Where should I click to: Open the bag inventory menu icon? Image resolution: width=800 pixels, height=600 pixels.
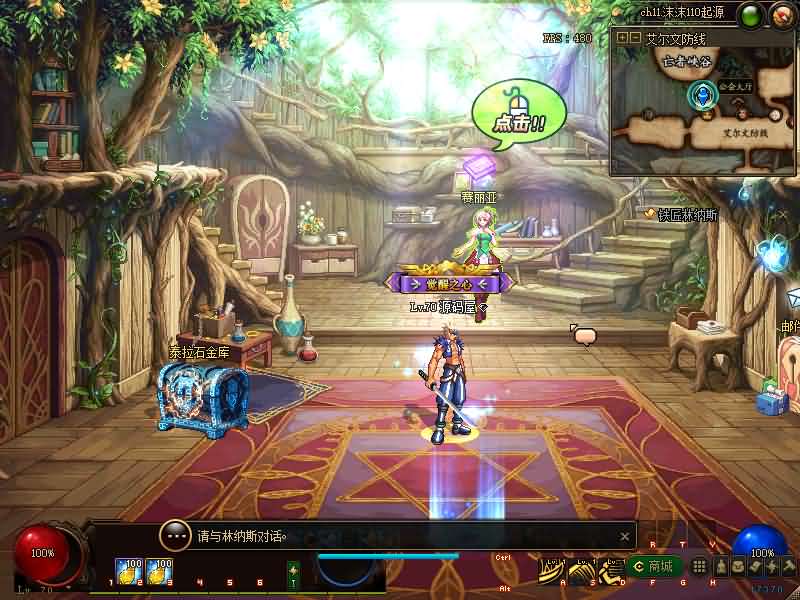737,567
